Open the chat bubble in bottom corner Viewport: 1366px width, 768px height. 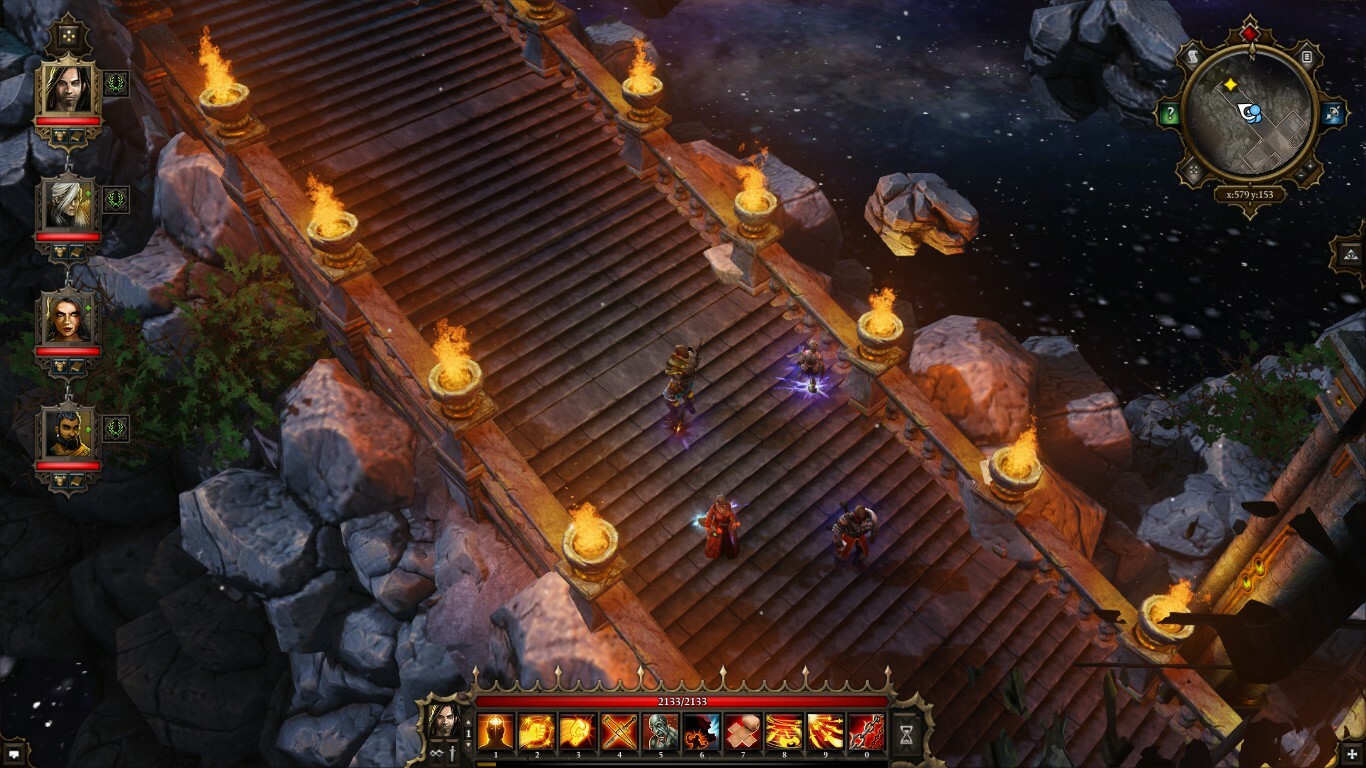click(14, 752)
